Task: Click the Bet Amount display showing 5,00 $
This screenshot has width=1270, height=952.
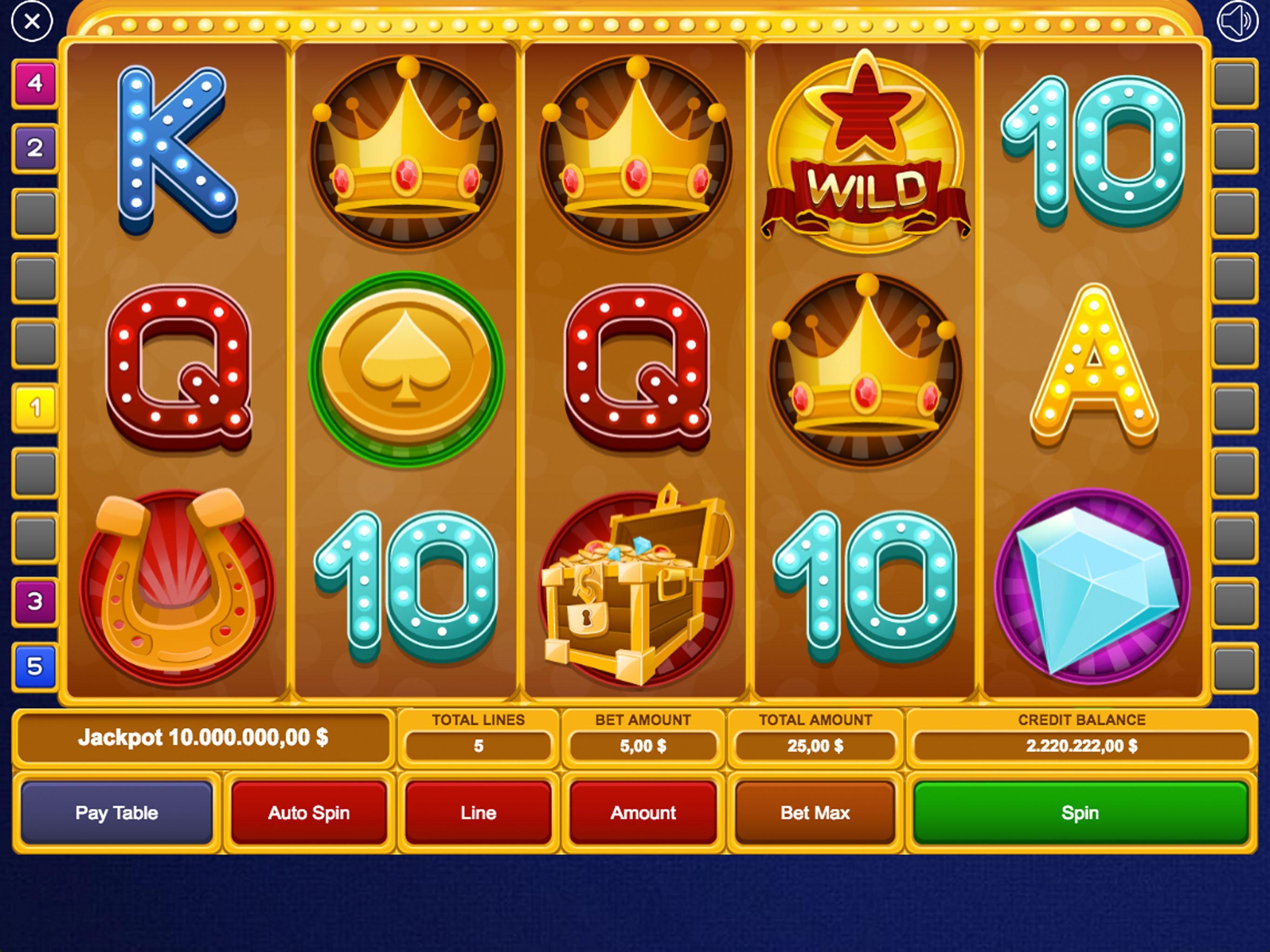Action: coord(643,746)
